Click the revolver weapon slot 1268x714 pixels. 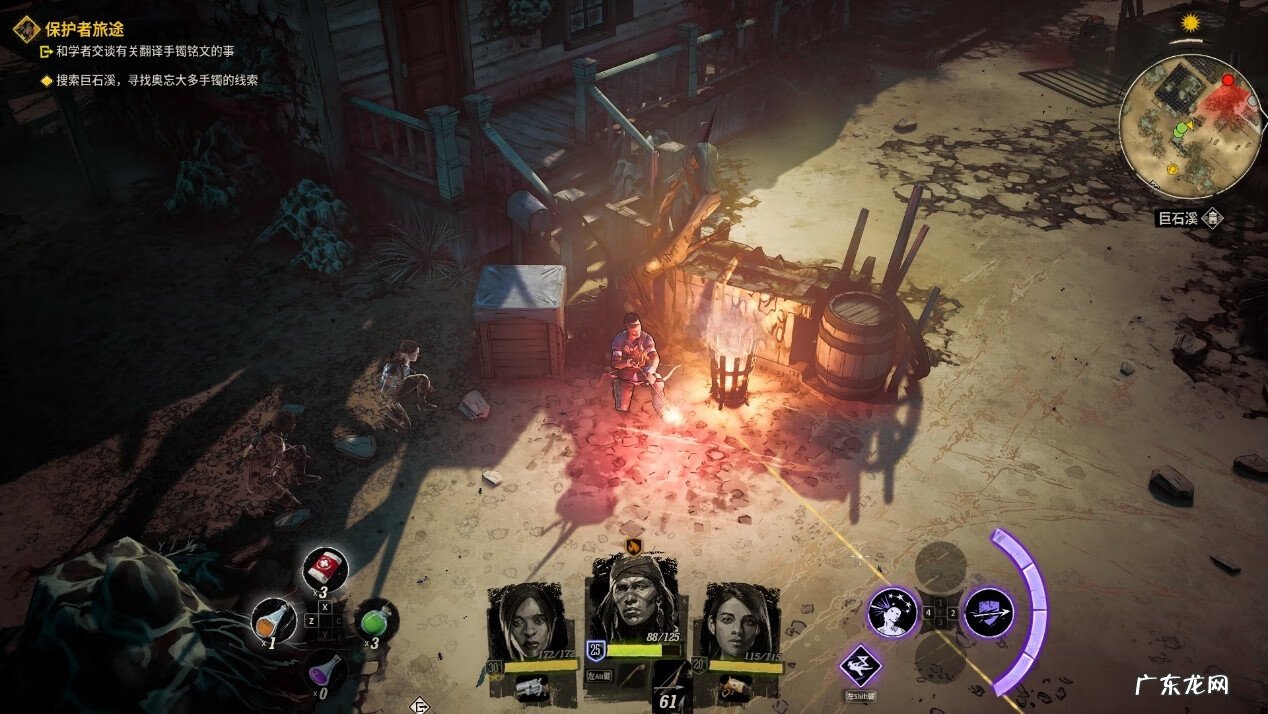pyautogui.click(x=530, y=686)
